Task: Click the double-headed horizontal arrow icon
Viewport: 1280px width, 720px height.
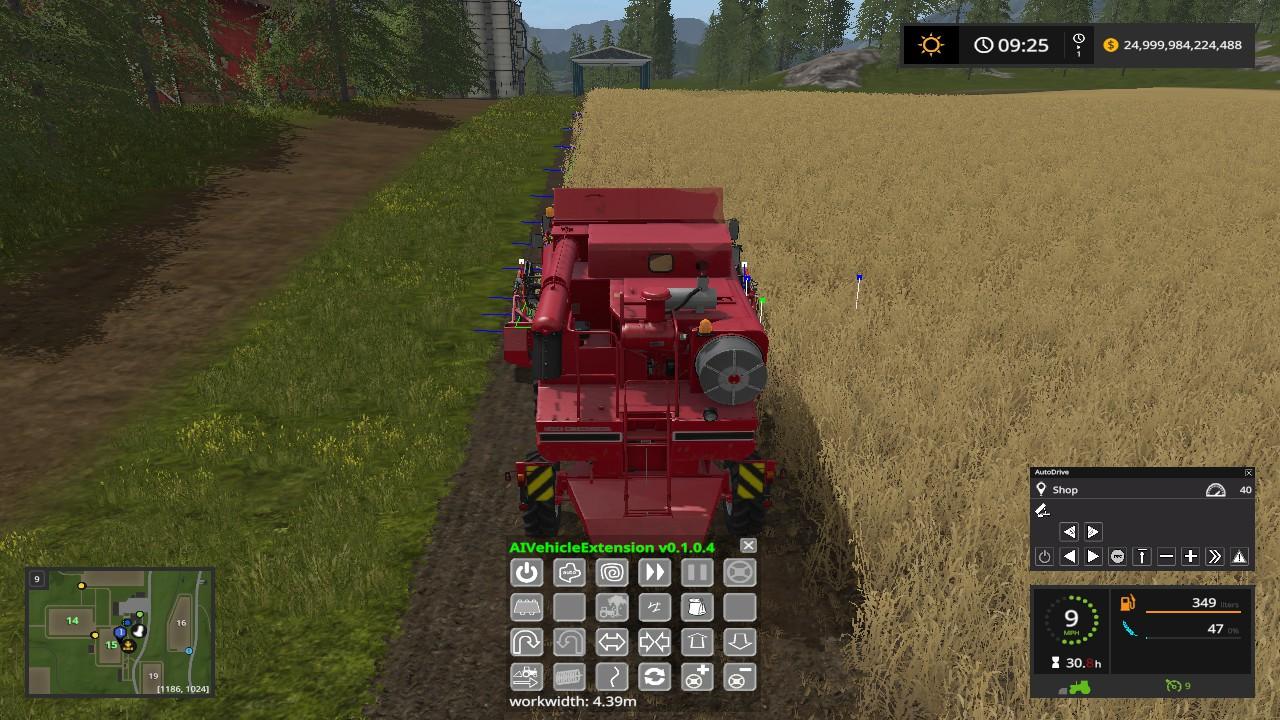Action: click(611, 642)
